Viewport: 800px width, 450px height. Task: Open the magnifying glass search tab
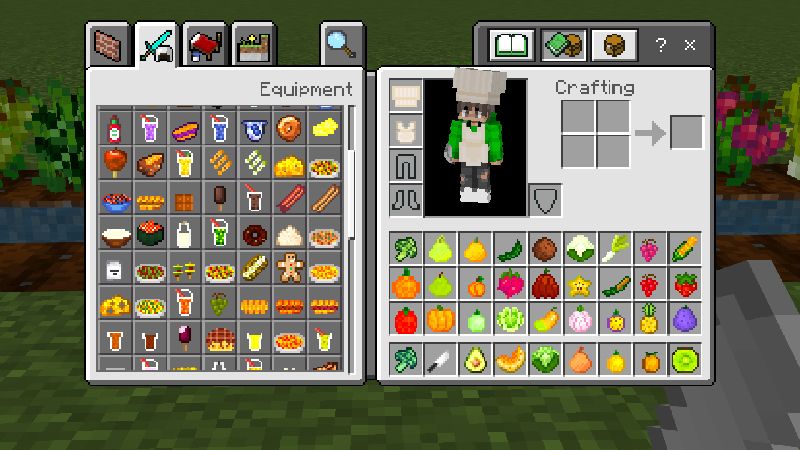tap(341, 45)
